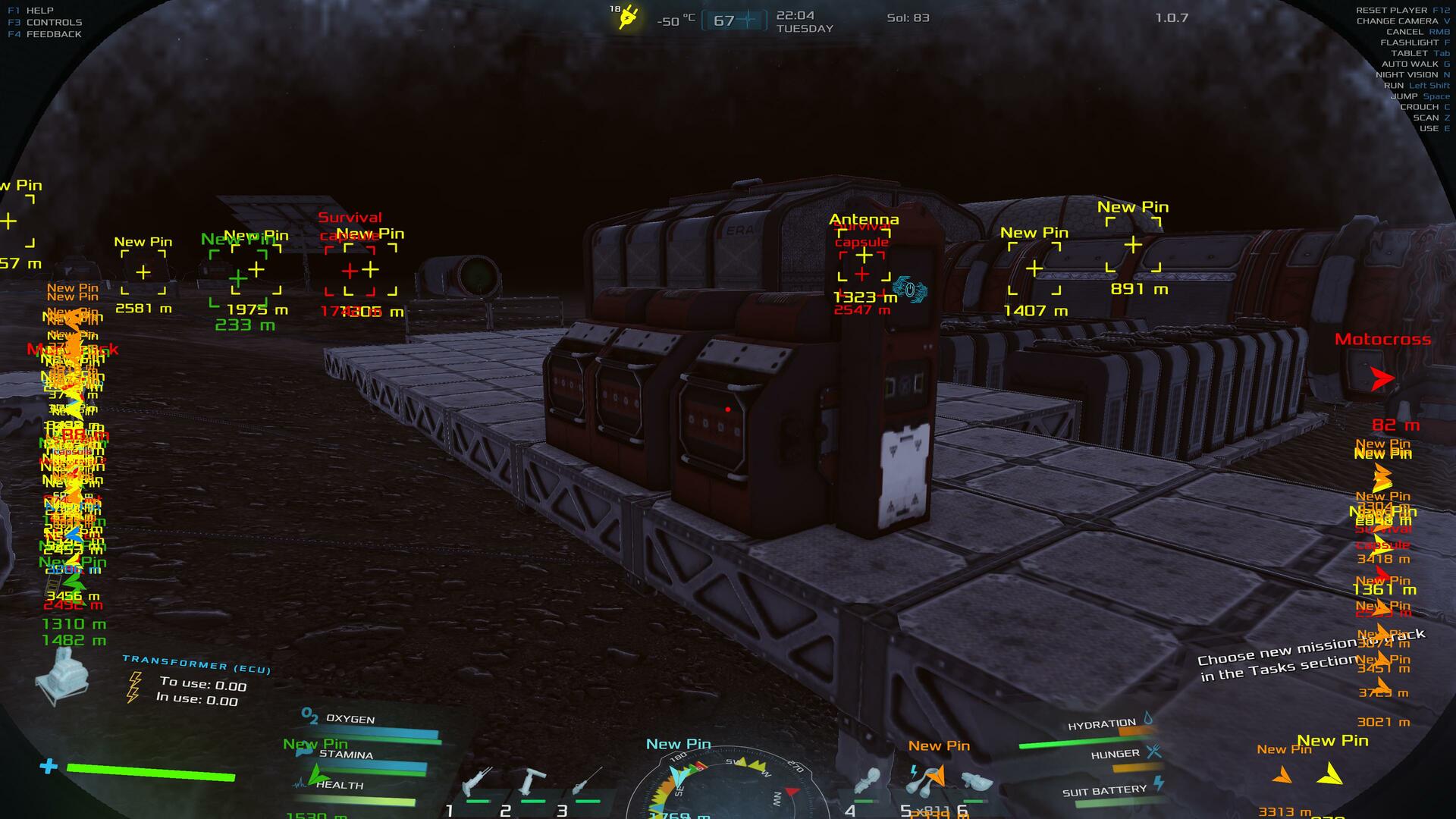Click the yellow power plug icon
The image size is (1456, 819).
tap(628, 17)
